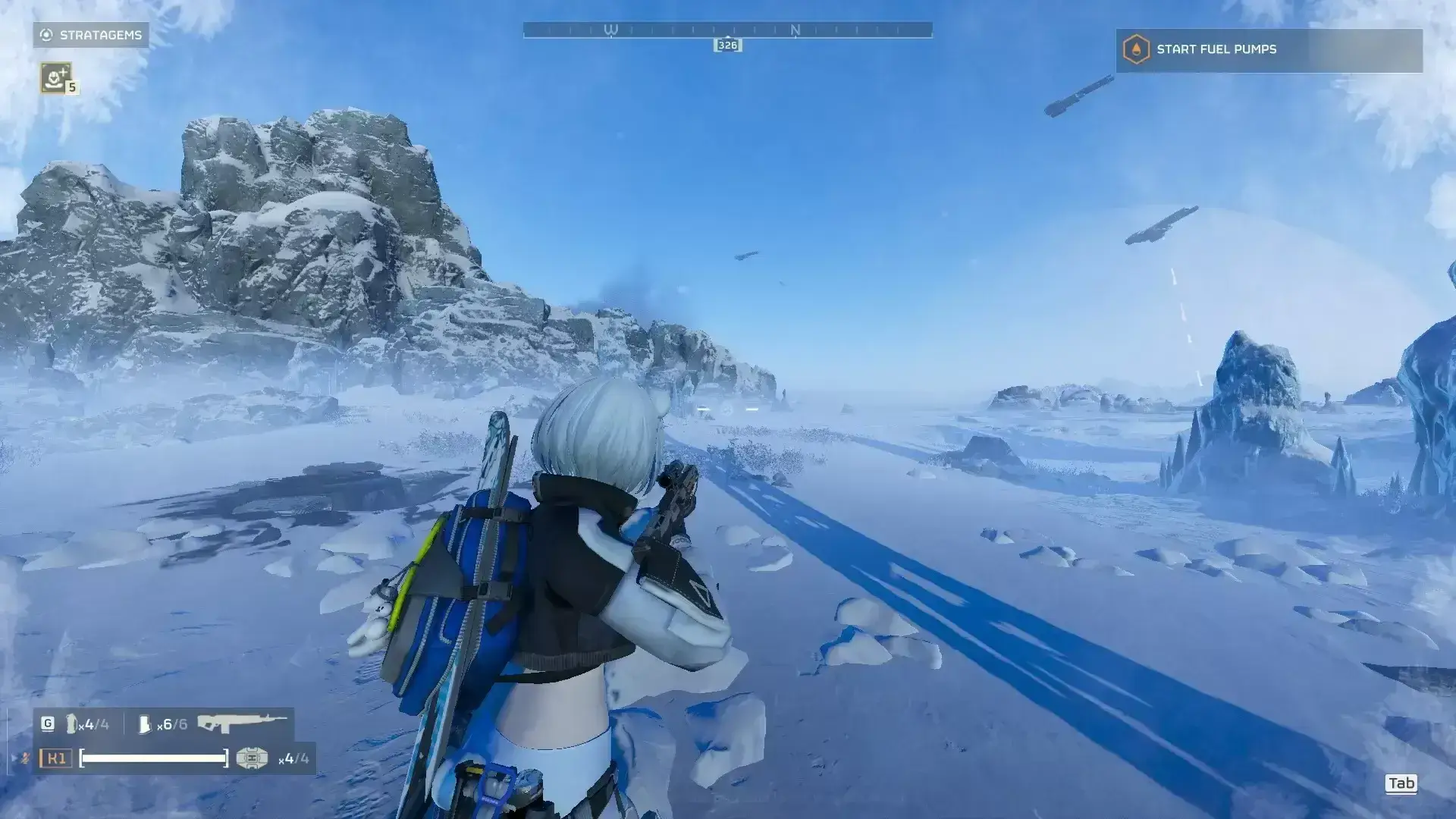This screenshot has width=1456, height=819.
Task: Select the primary rifle weapon icon
Action: pos(243,723)
